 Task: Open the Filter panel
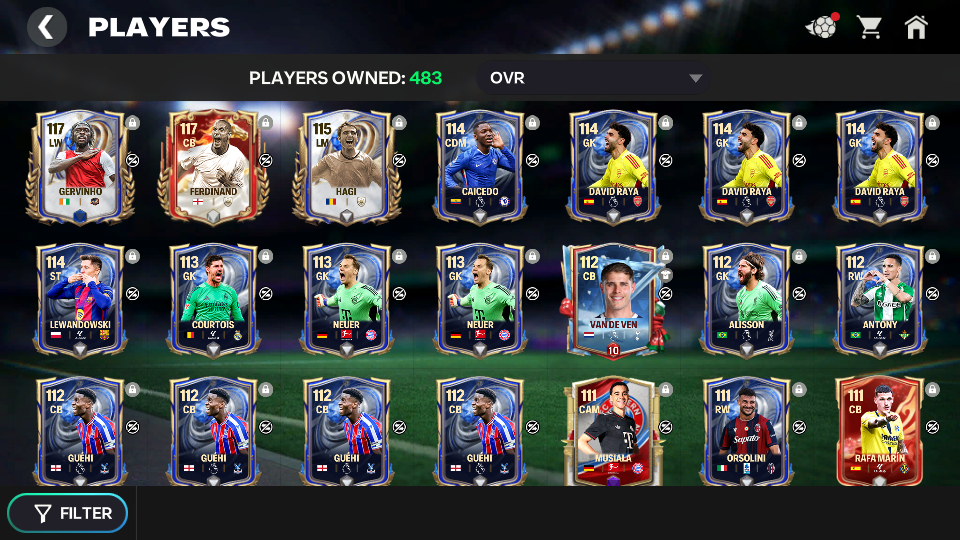click(68, 513)
